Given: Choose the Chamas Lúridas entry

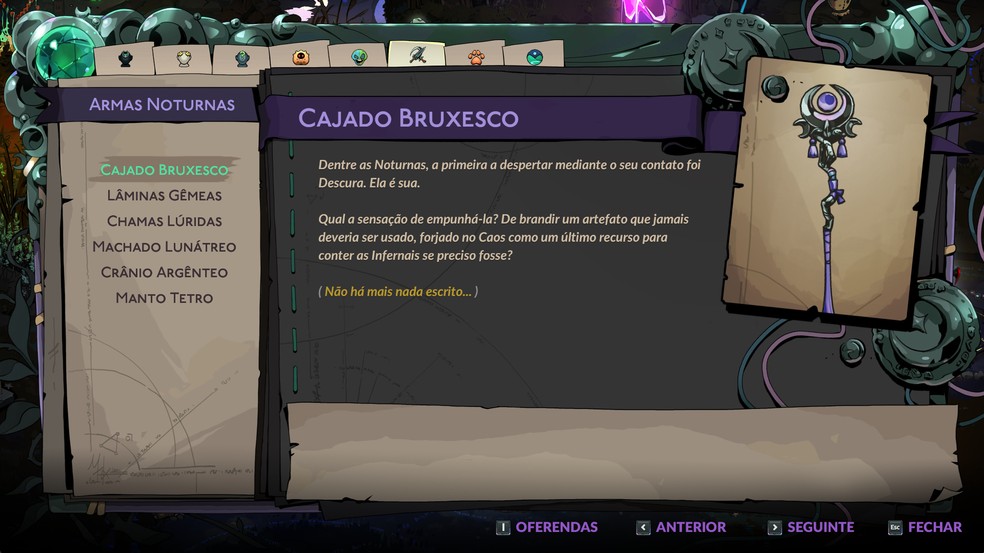Looking at the screenshot, I should click(x=164, y=221).
